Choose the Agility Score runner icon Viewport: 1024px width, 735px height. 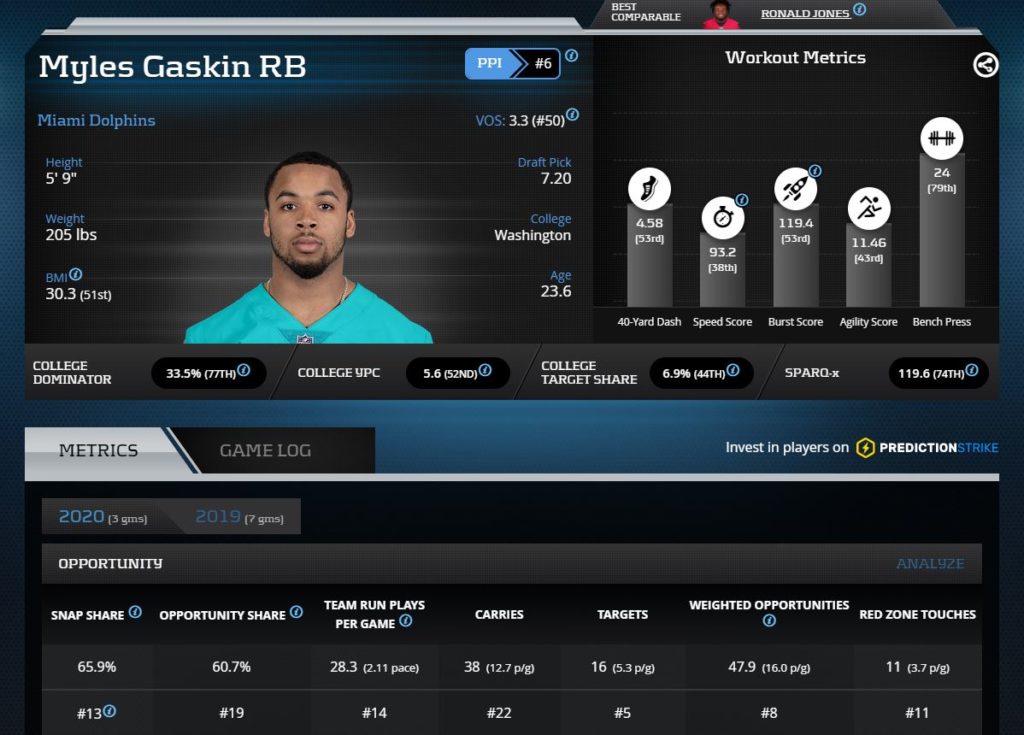(868, 208)
